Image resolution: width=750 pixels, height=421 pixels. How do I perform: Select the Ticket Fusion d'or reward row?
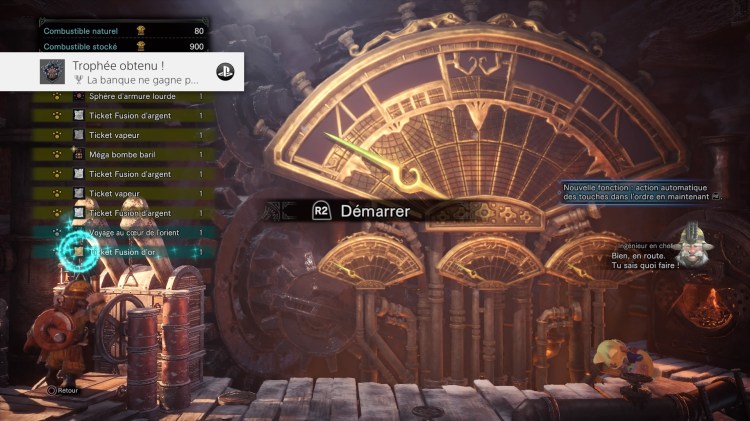[x=130, y=252]
